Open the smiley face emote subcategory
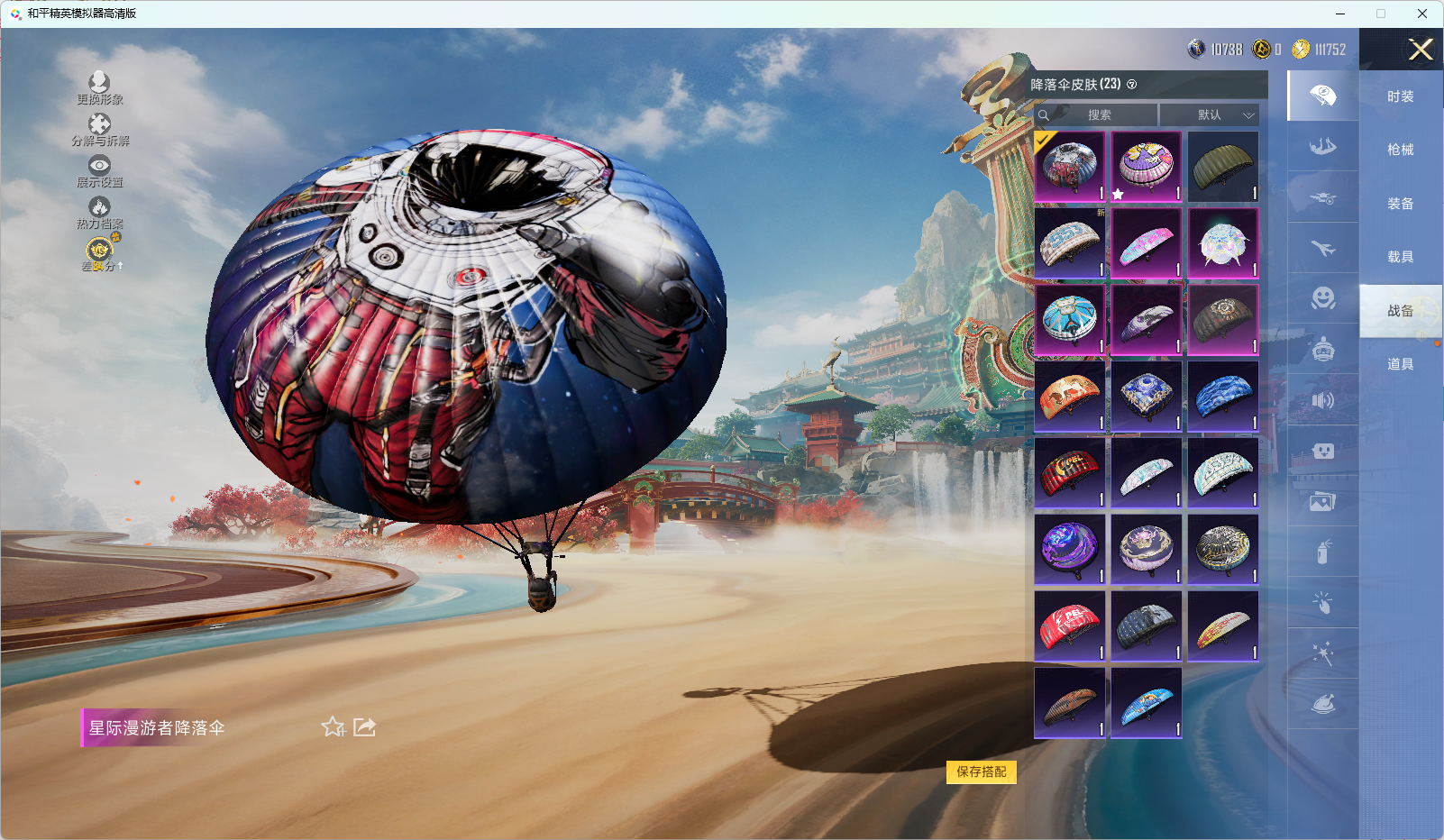The image size is (1444, 840). pos(1322,298)
